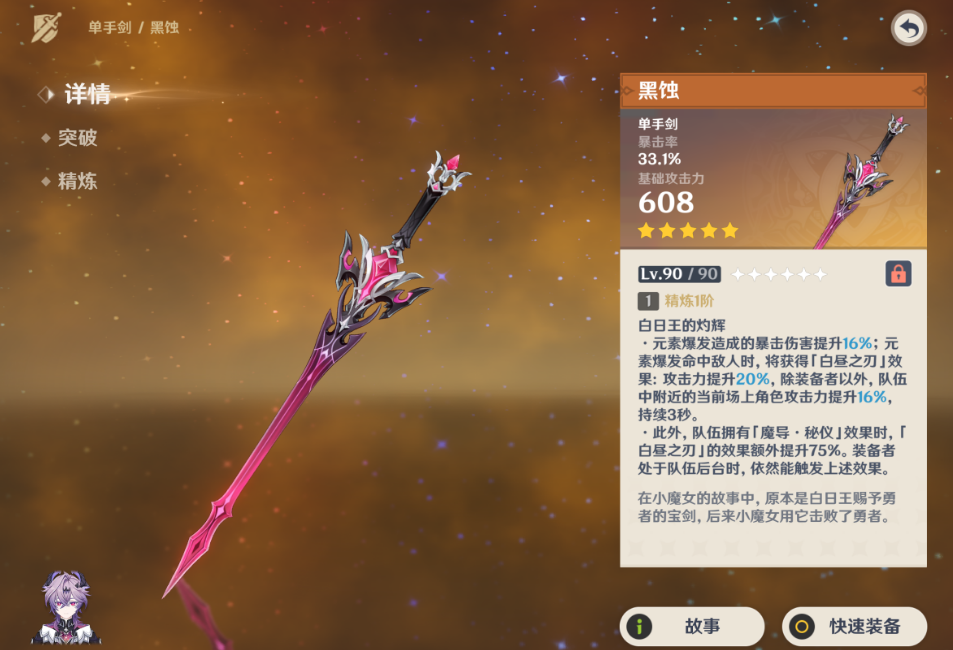
Task: Select the 精炼 refinement tab
Action: (77, 181)
